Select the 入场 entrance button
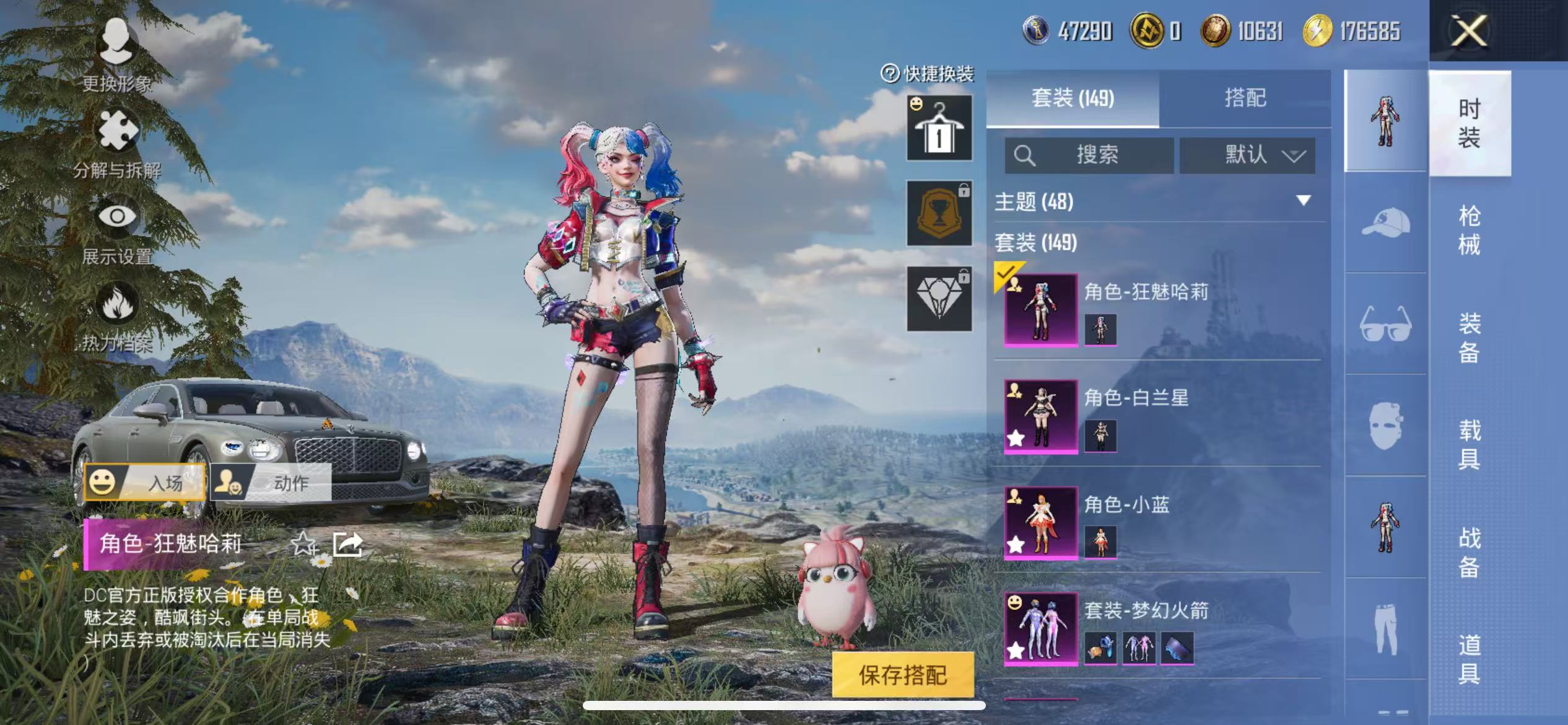Viewport: 1568px width, 725px height. (145, 482)
